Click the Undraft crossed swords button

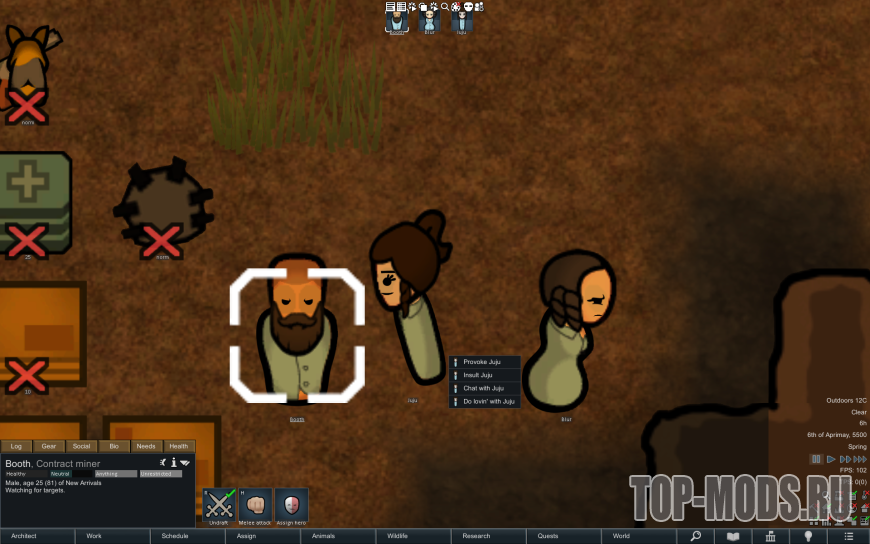tap(219, 504)
